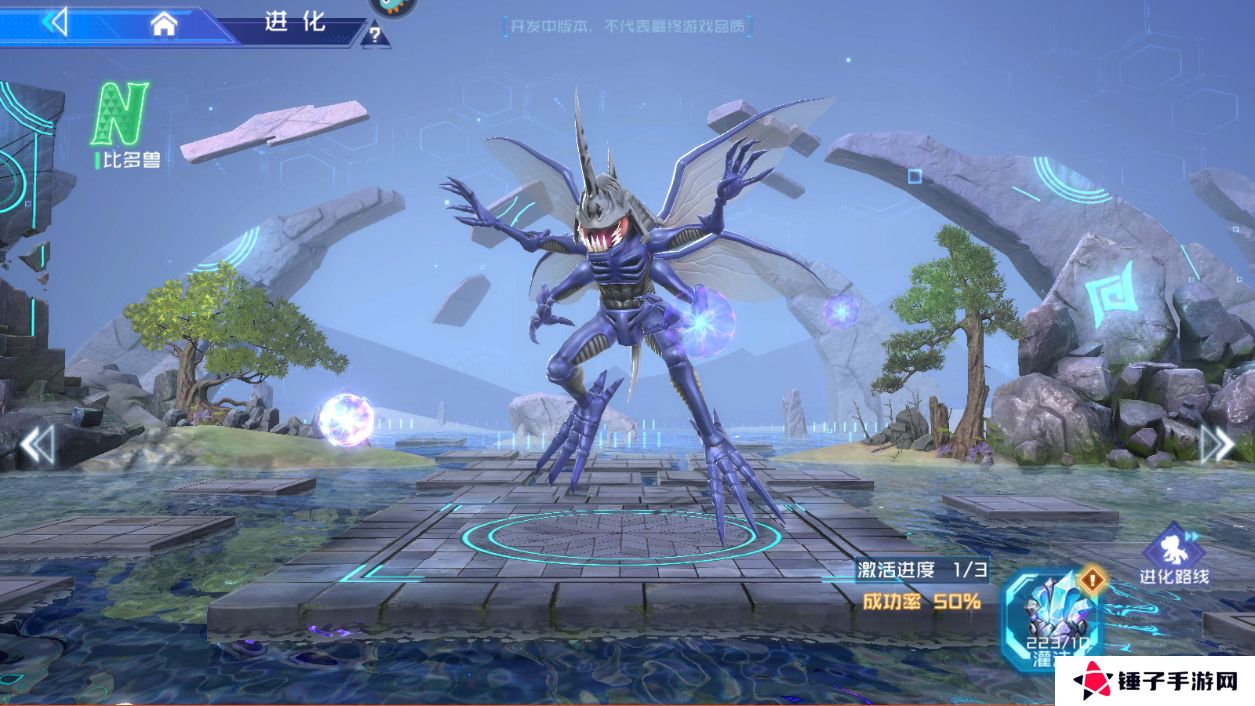Tap the round avatar icon at top
This screenshot has height=706, width=1255.
tap(392, 6)
